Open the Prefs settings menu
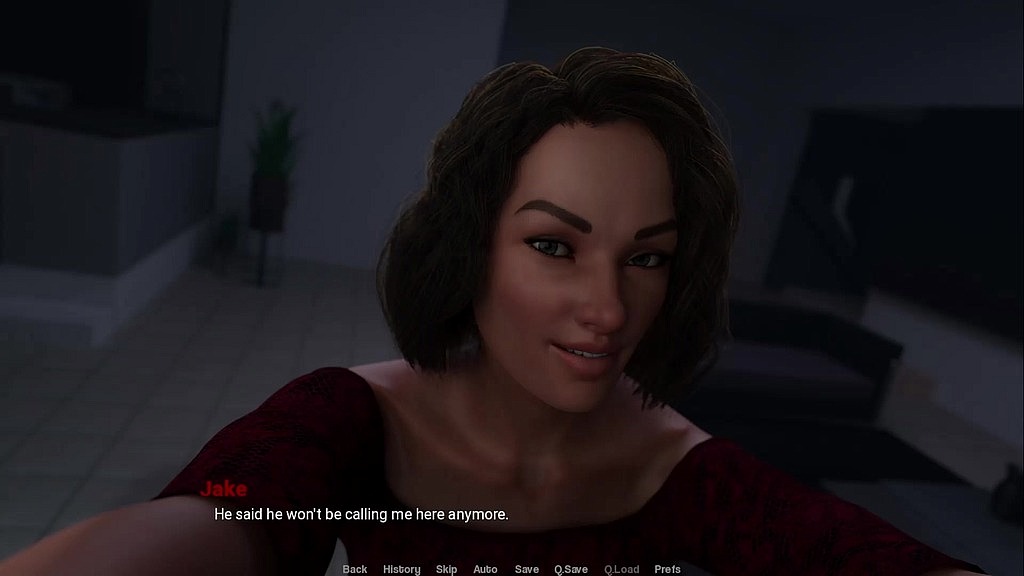The image size is (1024, 576). (667, 569)
